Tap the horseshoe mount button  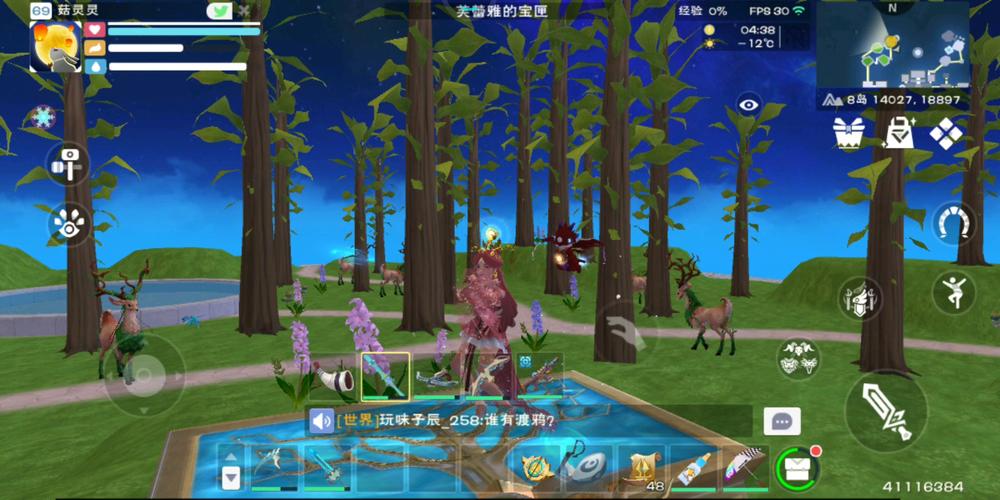click(955, 224)
